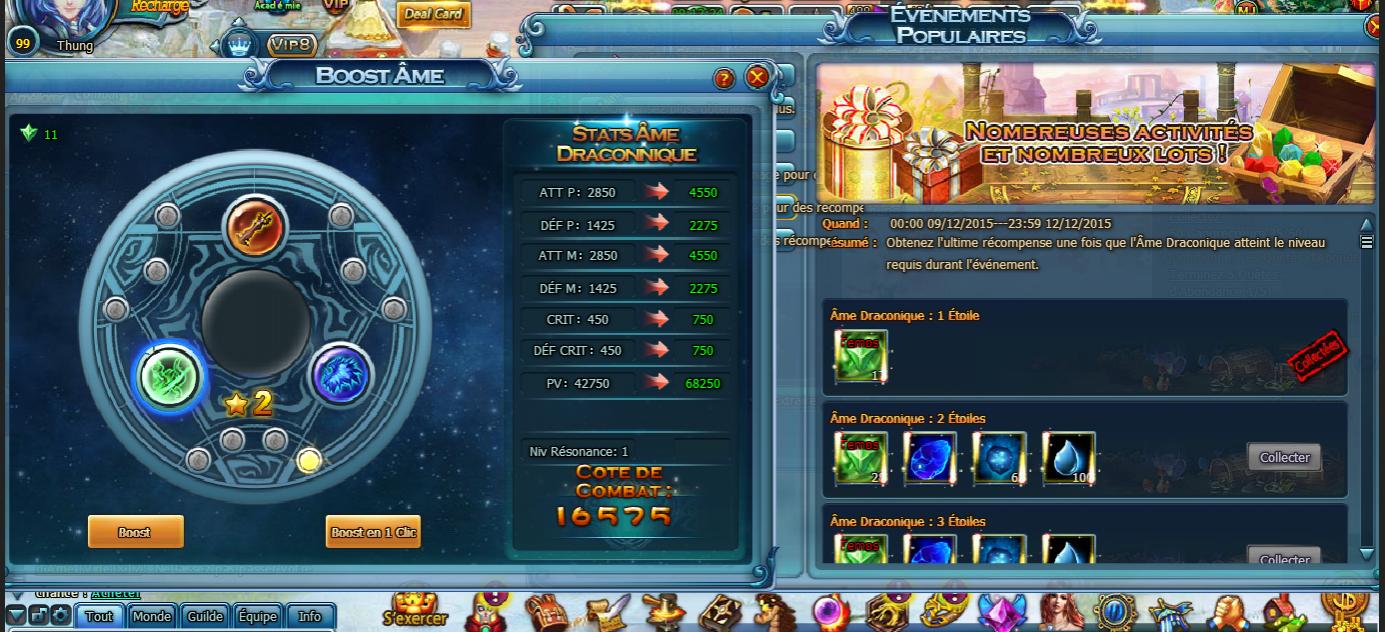Viewport: 1385px width, 632px height.
Task: Collect the 2 Étoiles reward
Action: click(1284, 458)
